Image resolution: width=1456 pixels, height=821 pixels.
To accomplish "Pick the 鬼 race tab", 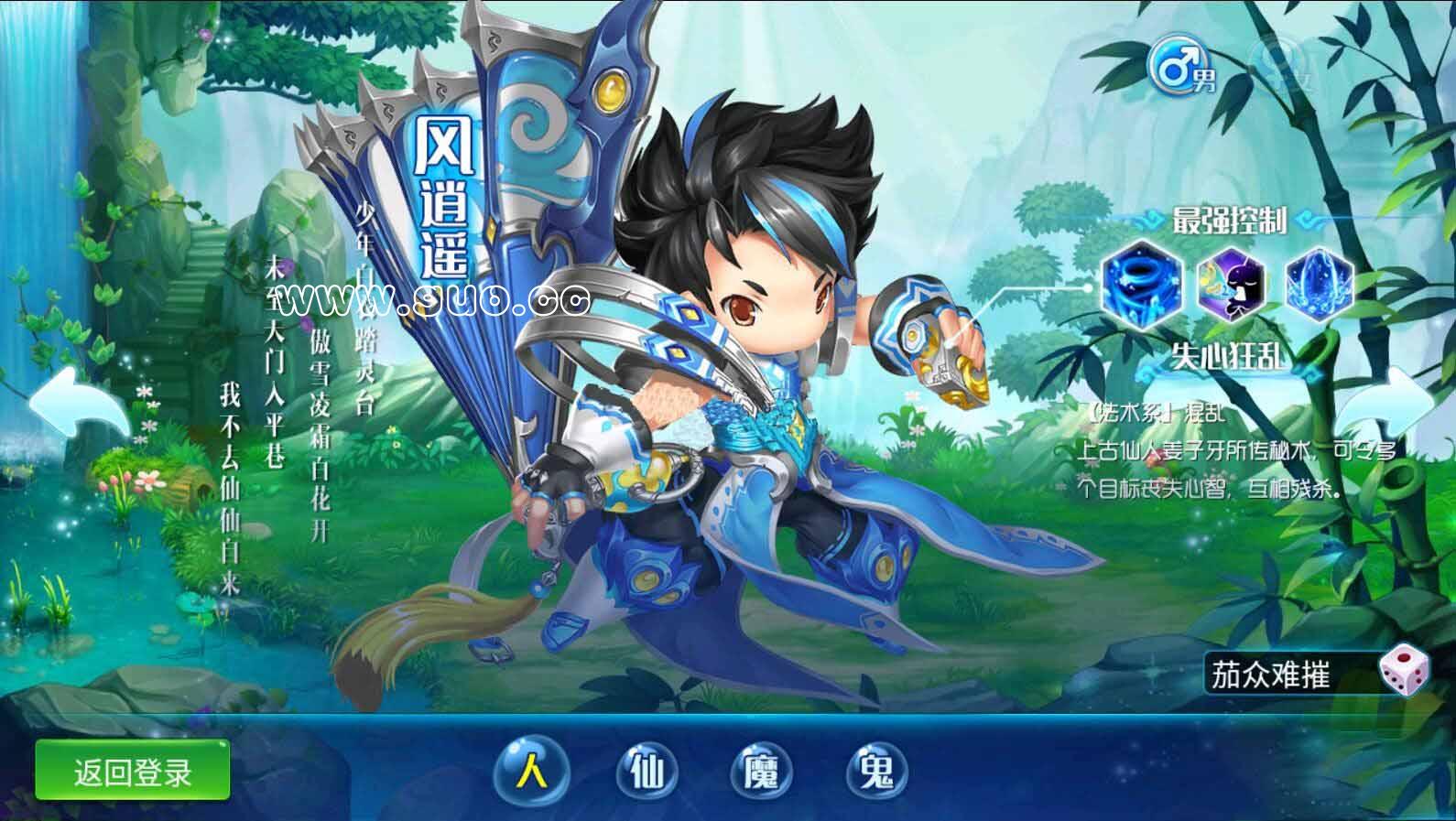I will click(x=877, y=772).
